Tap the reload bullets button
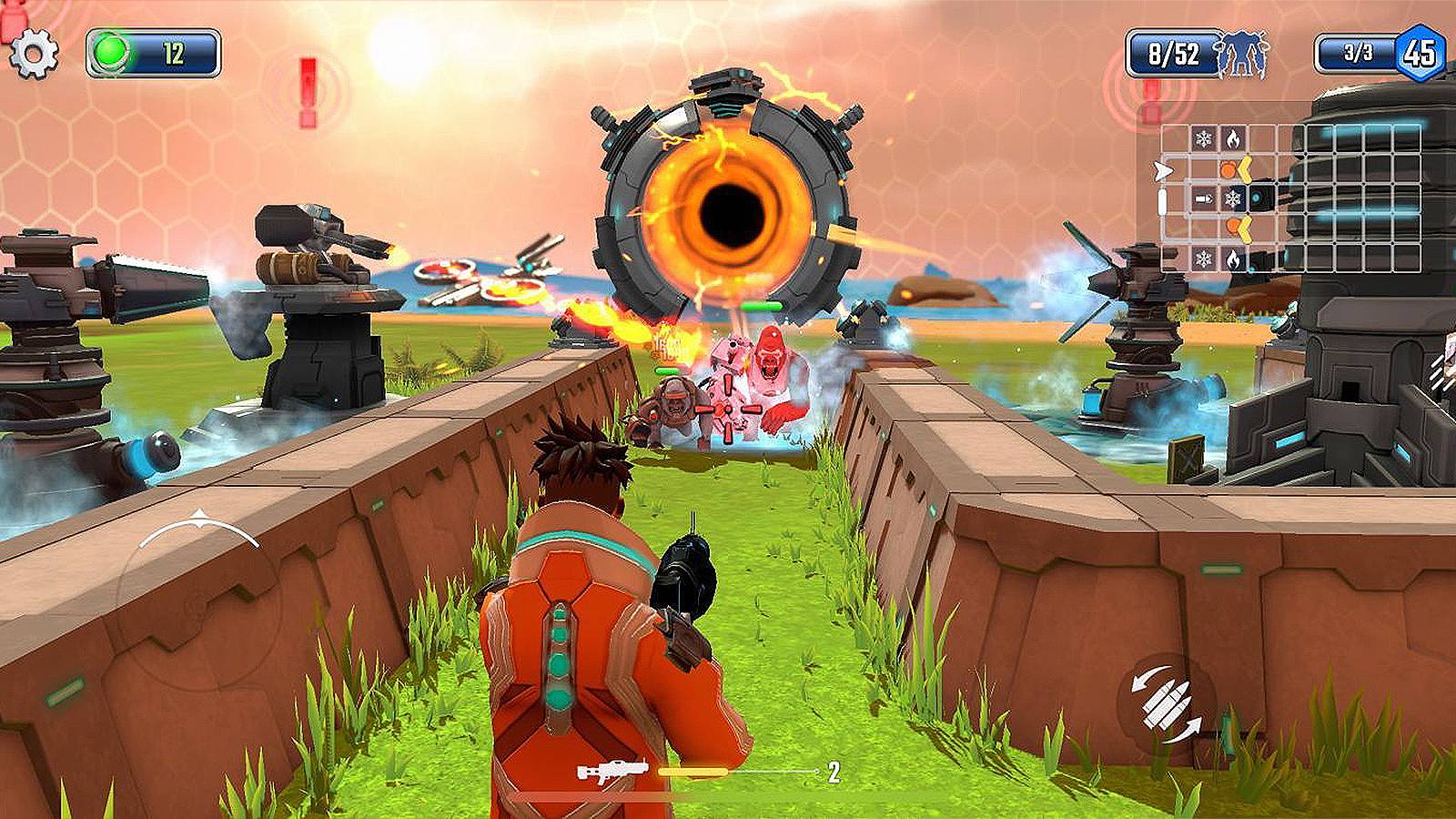The image size is (1456, 819). (1166, 701)
